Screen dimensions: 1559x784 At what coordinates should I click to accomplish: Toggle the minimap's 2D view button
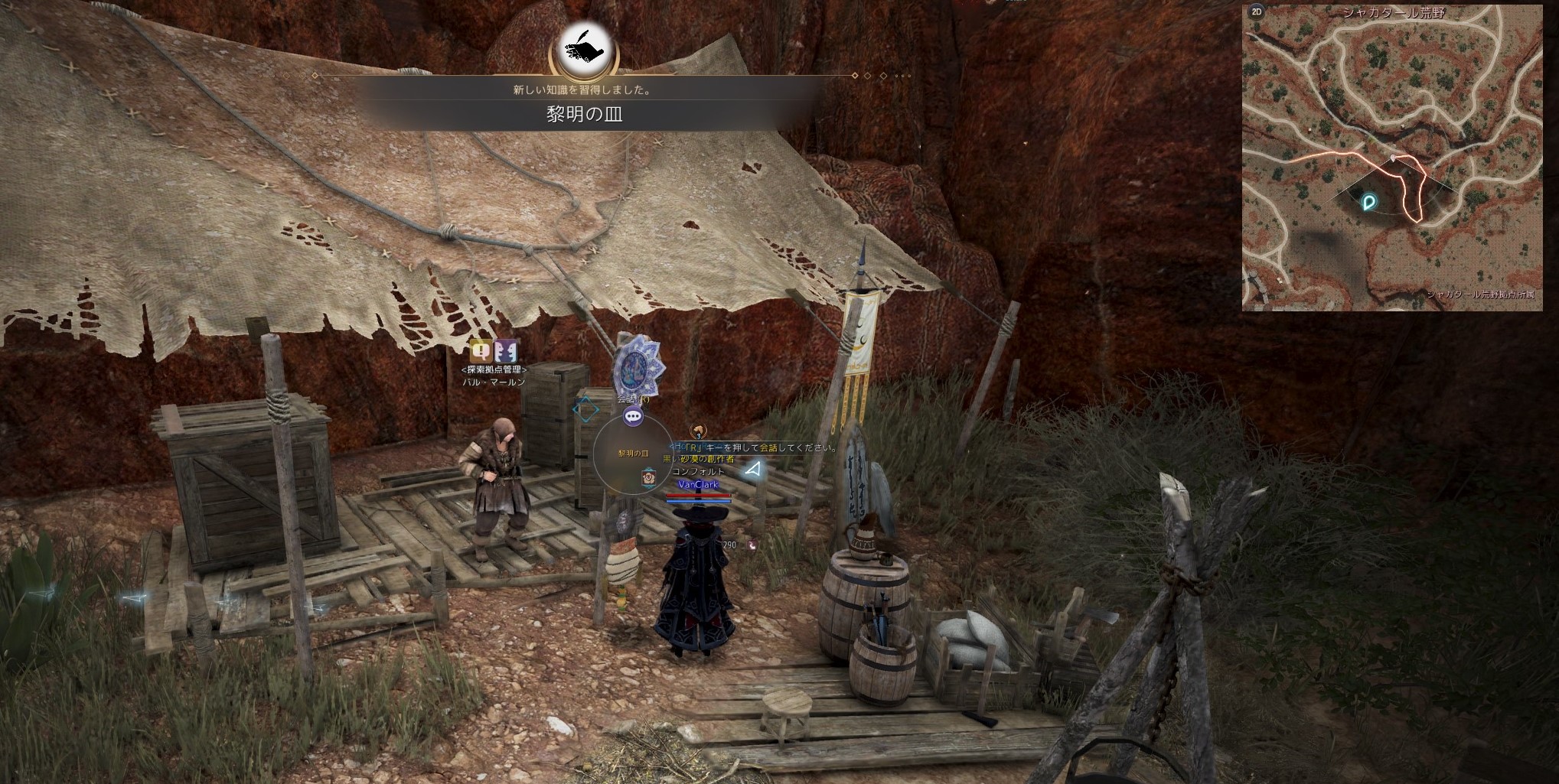[1256, 11]
